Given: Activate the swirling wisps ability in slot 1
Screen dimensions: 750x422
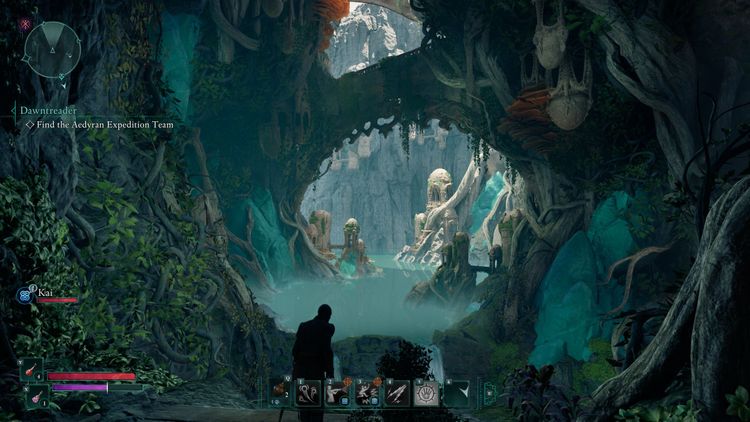Looking at the screenshot, I should pos(308,393).
